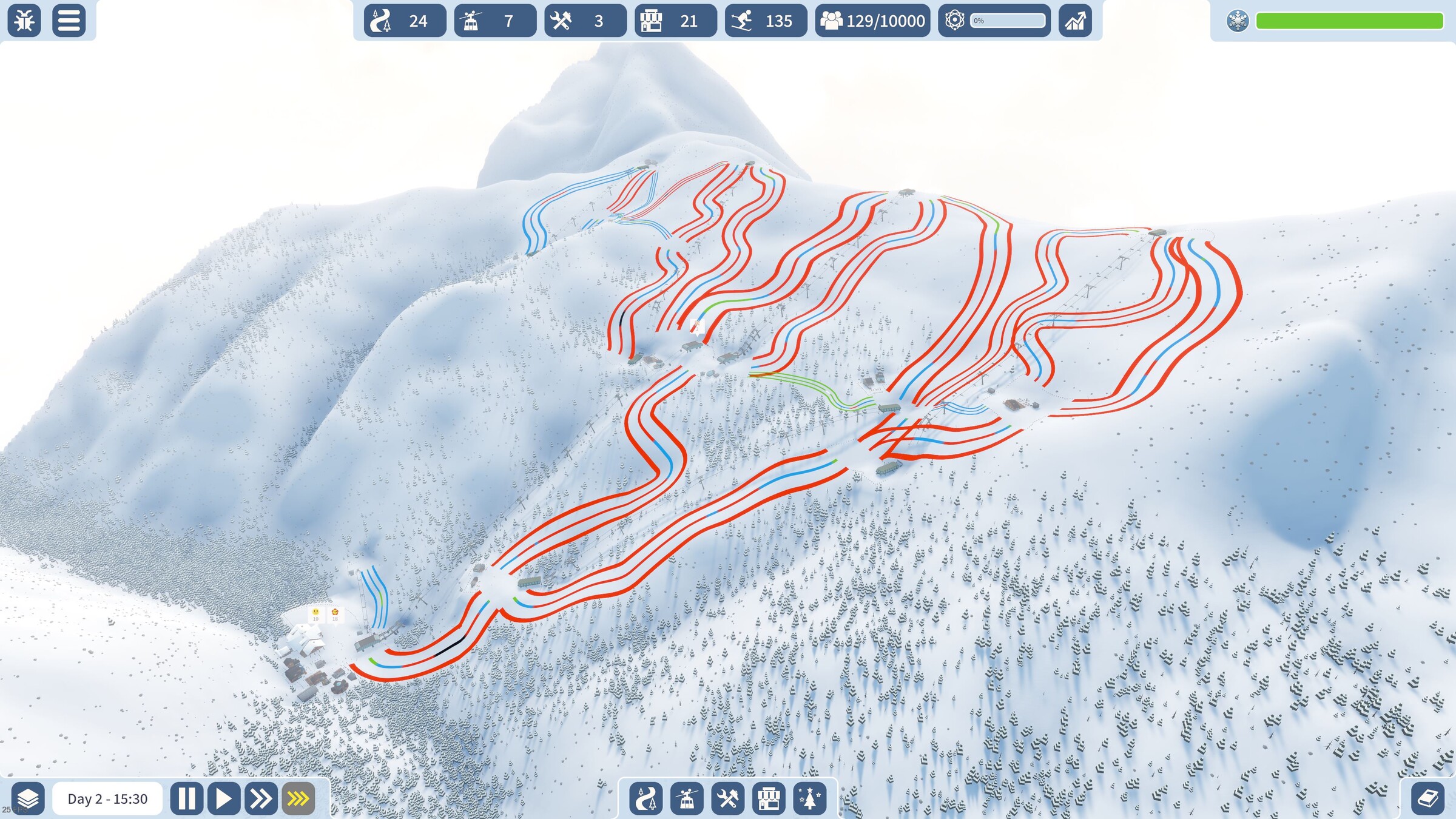Open the bug report button

tap(24, 21)
